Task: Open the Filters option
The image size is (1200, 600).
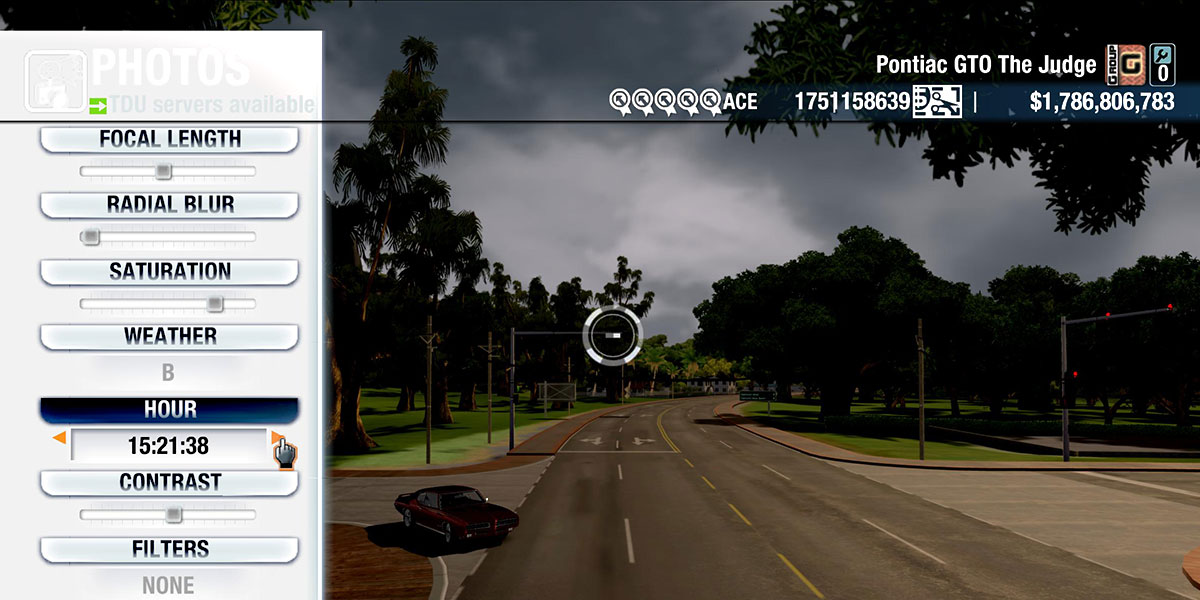Action: (169, 549)
